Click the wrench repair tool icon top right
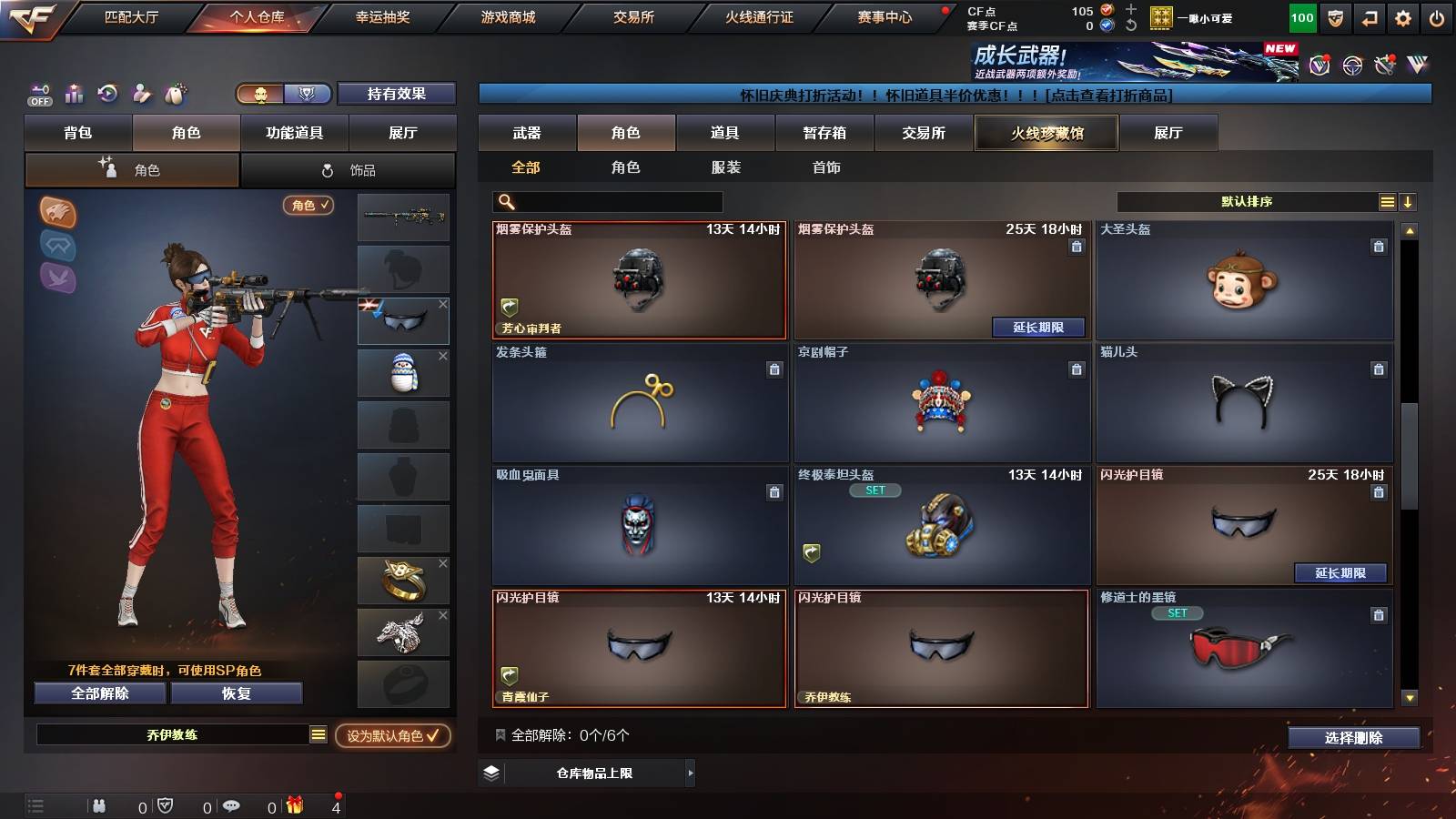Viewport: 1456px width, 819px height. 1386,64
